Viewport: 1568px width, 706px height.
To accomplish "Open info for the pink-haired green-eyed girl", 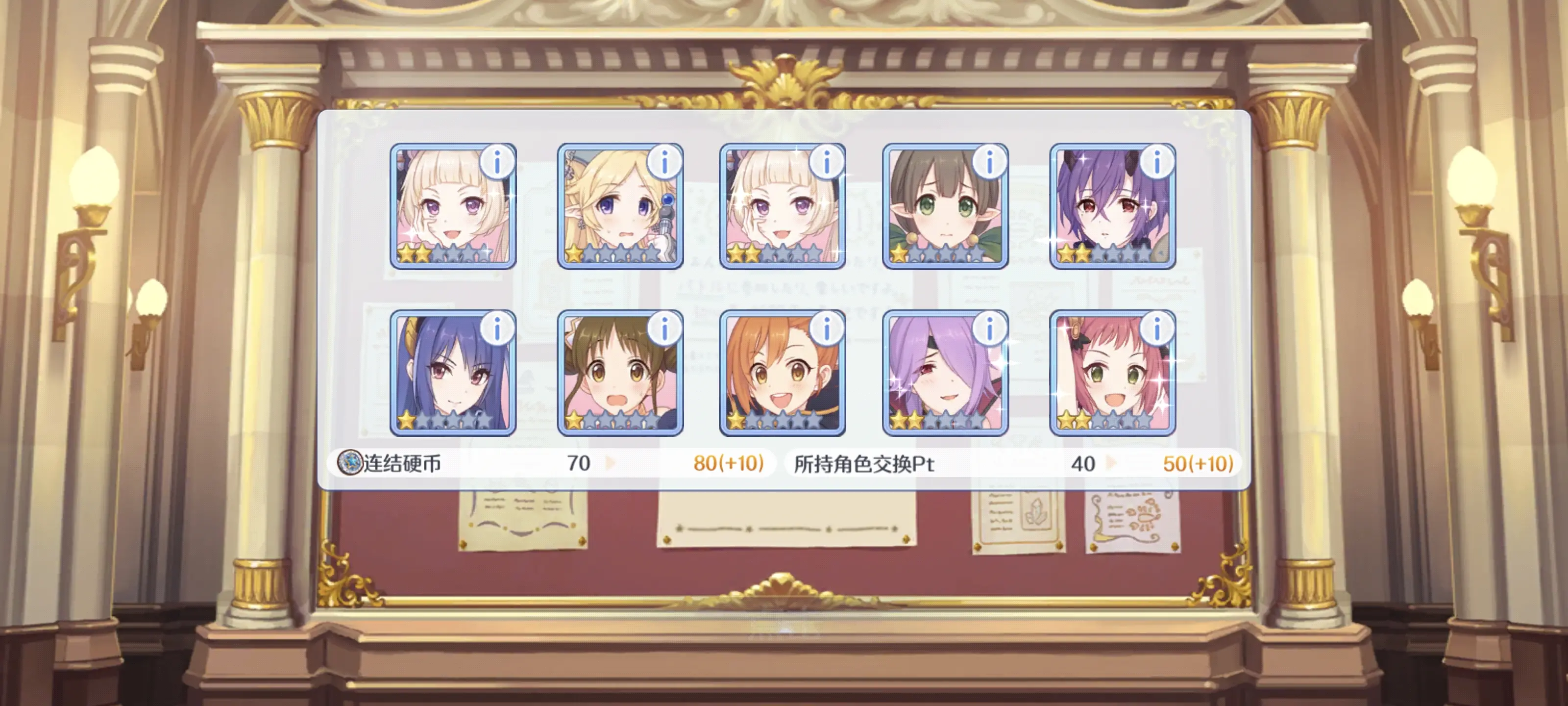I will pyautogui.click(x=1156, y=329).
